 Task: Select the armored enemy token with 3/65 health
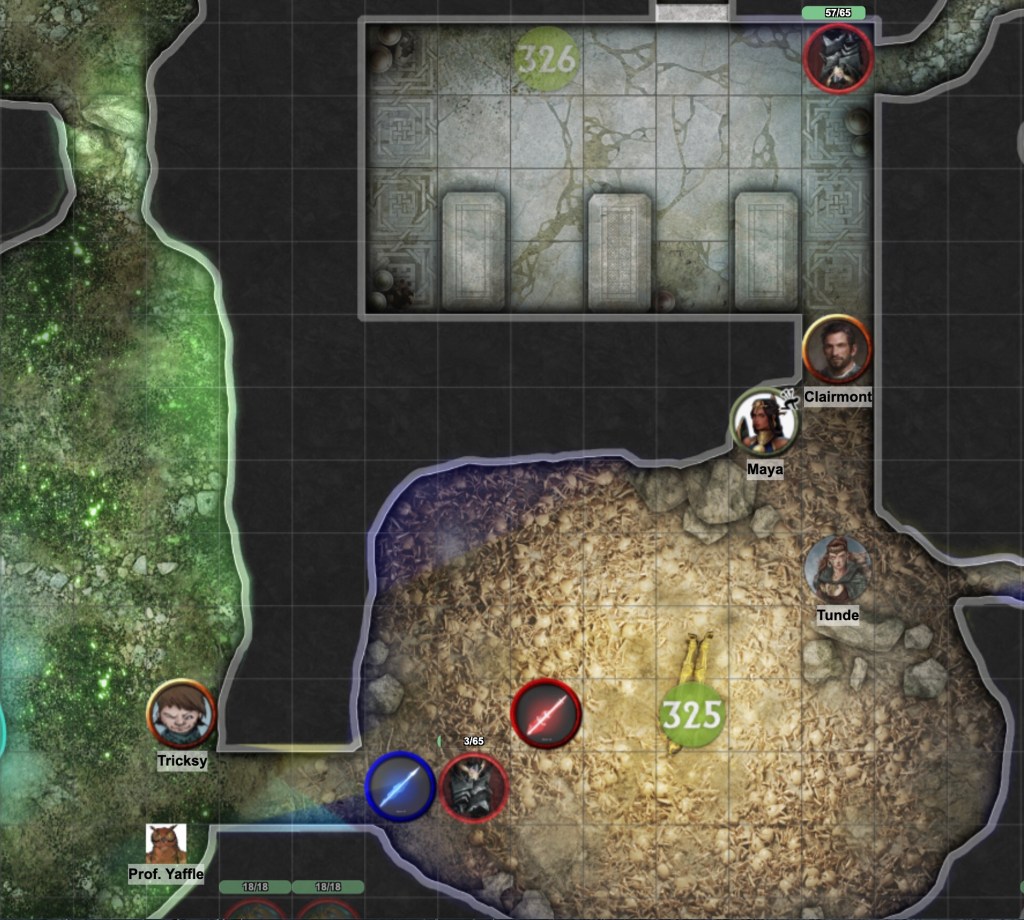pos(474,787)
